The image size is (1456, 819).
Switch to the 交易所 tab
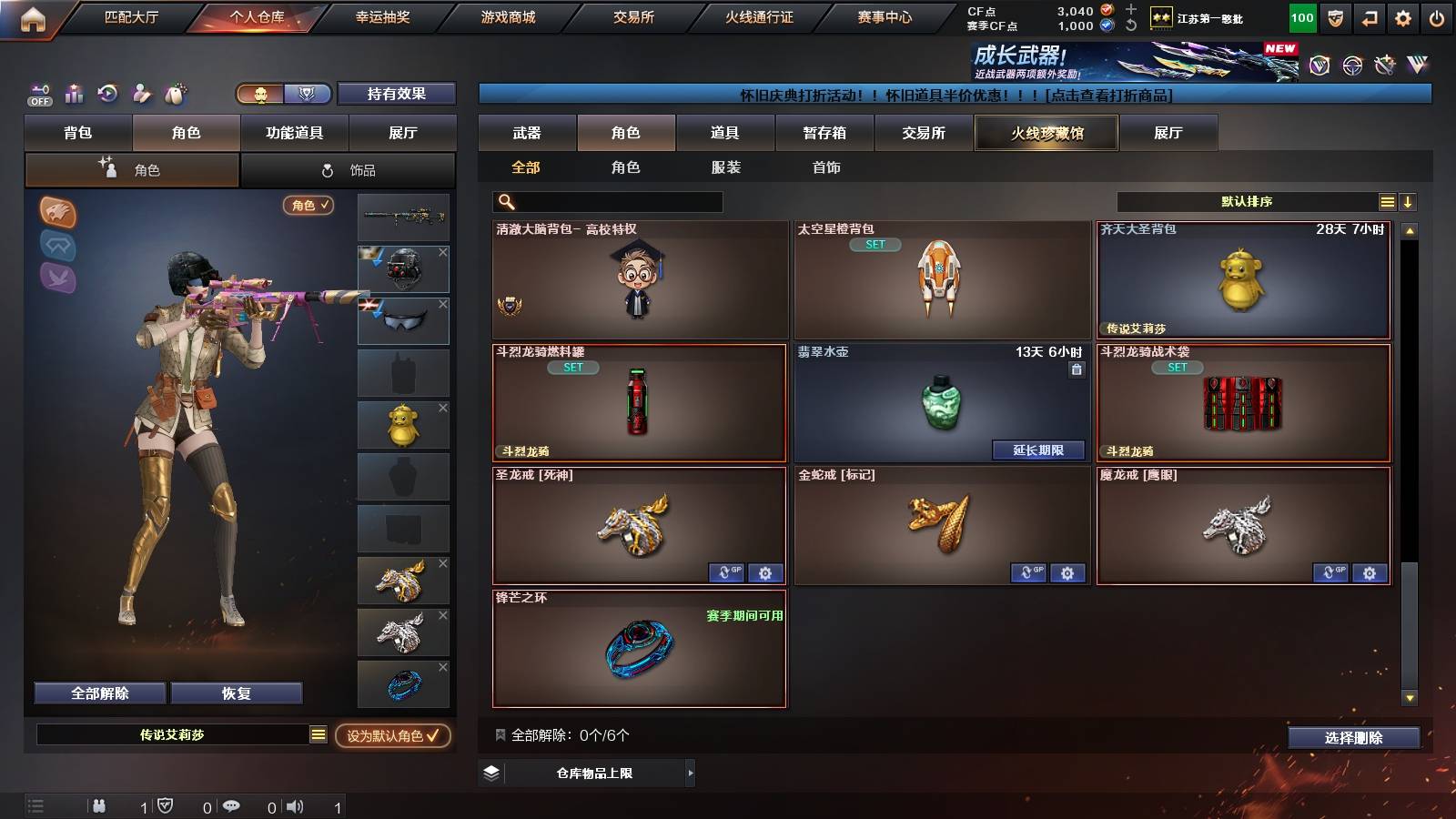(x=925, y=133)
